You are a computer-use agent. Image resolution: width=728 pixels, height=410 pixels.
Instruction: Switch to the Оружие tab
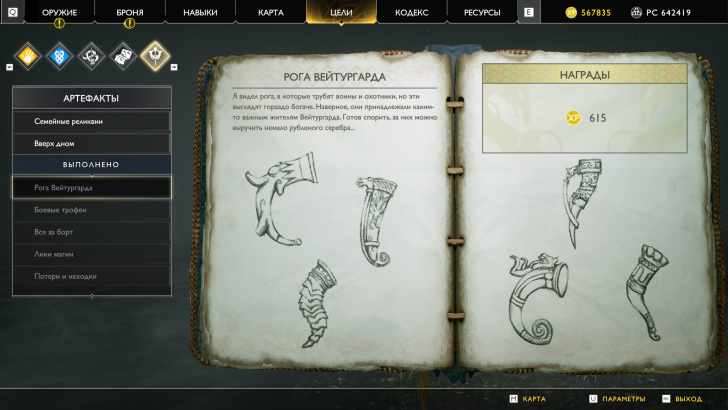pyautogui.click(x=59, y=12)
